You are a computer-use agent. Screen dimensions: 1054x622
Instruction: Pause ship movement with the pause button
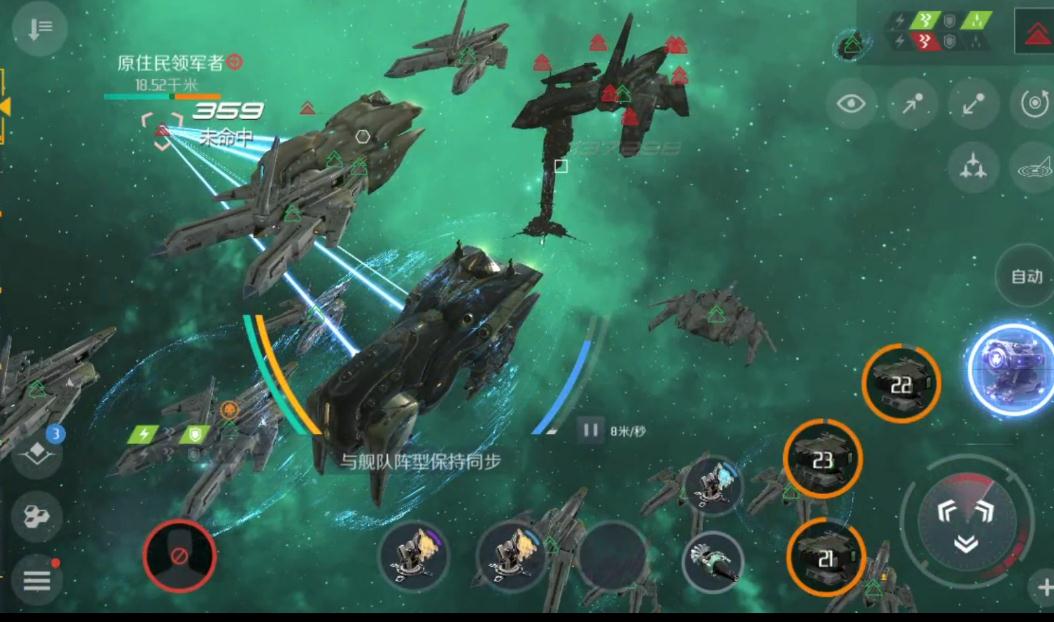(590, 431)
